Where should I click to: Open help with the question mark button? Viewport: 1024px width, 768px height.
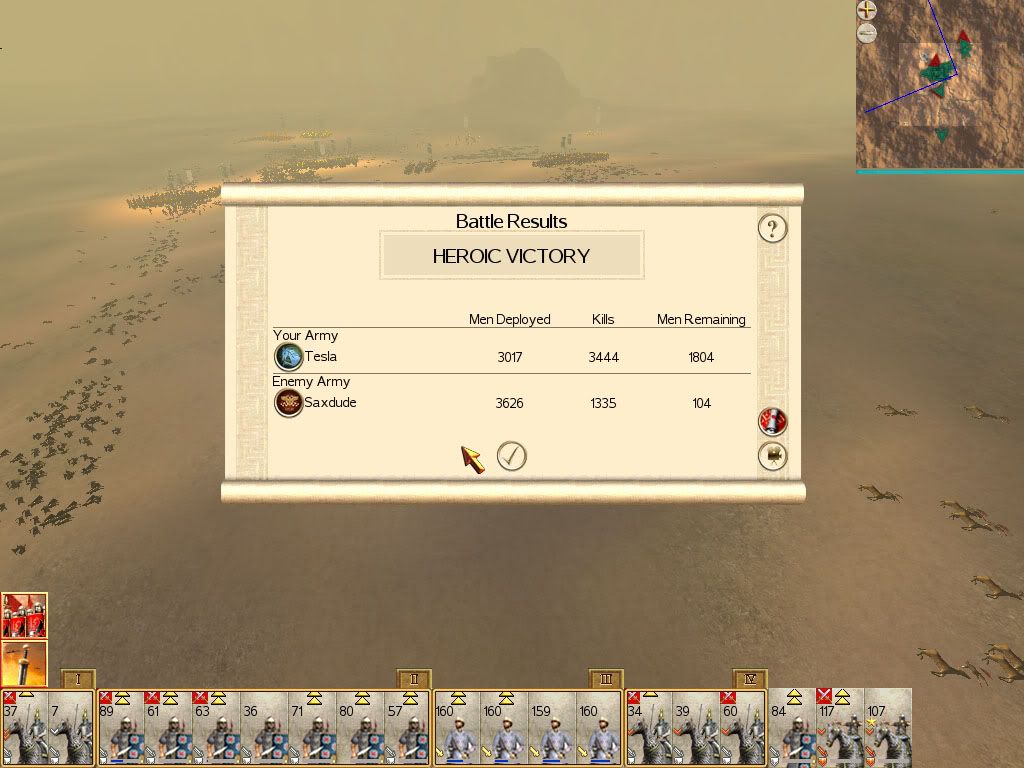pyautogui.click(x=772, y=229)
